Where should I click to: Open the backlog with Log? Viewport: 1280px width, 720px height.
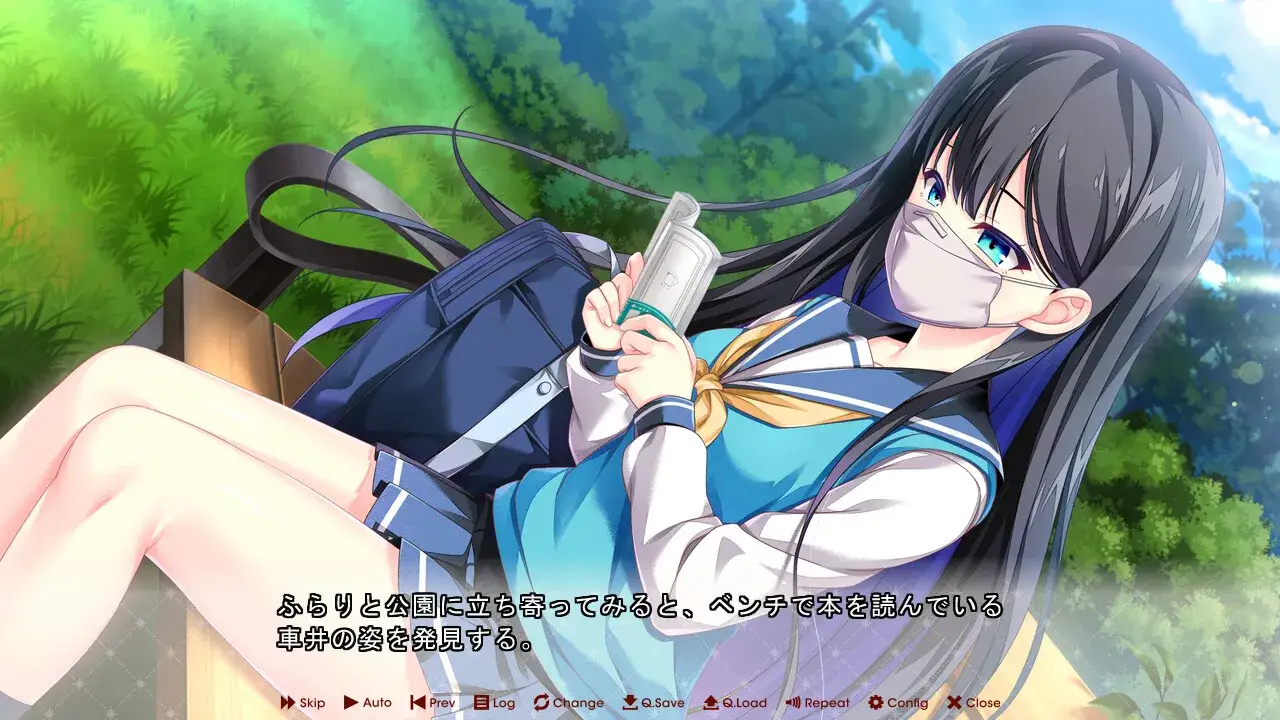pos(495,703)
